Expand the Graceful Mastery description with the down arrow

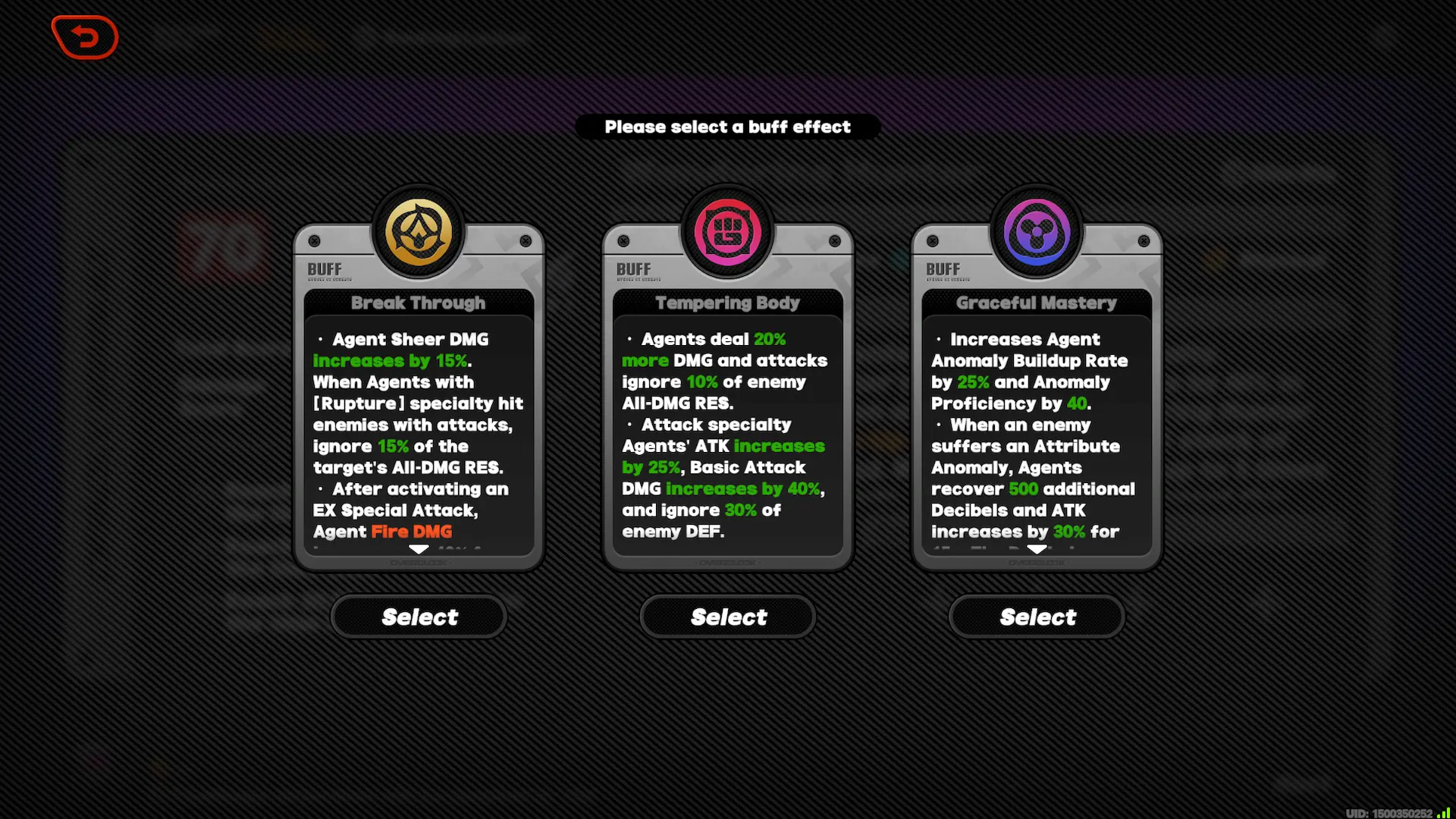1035,550
